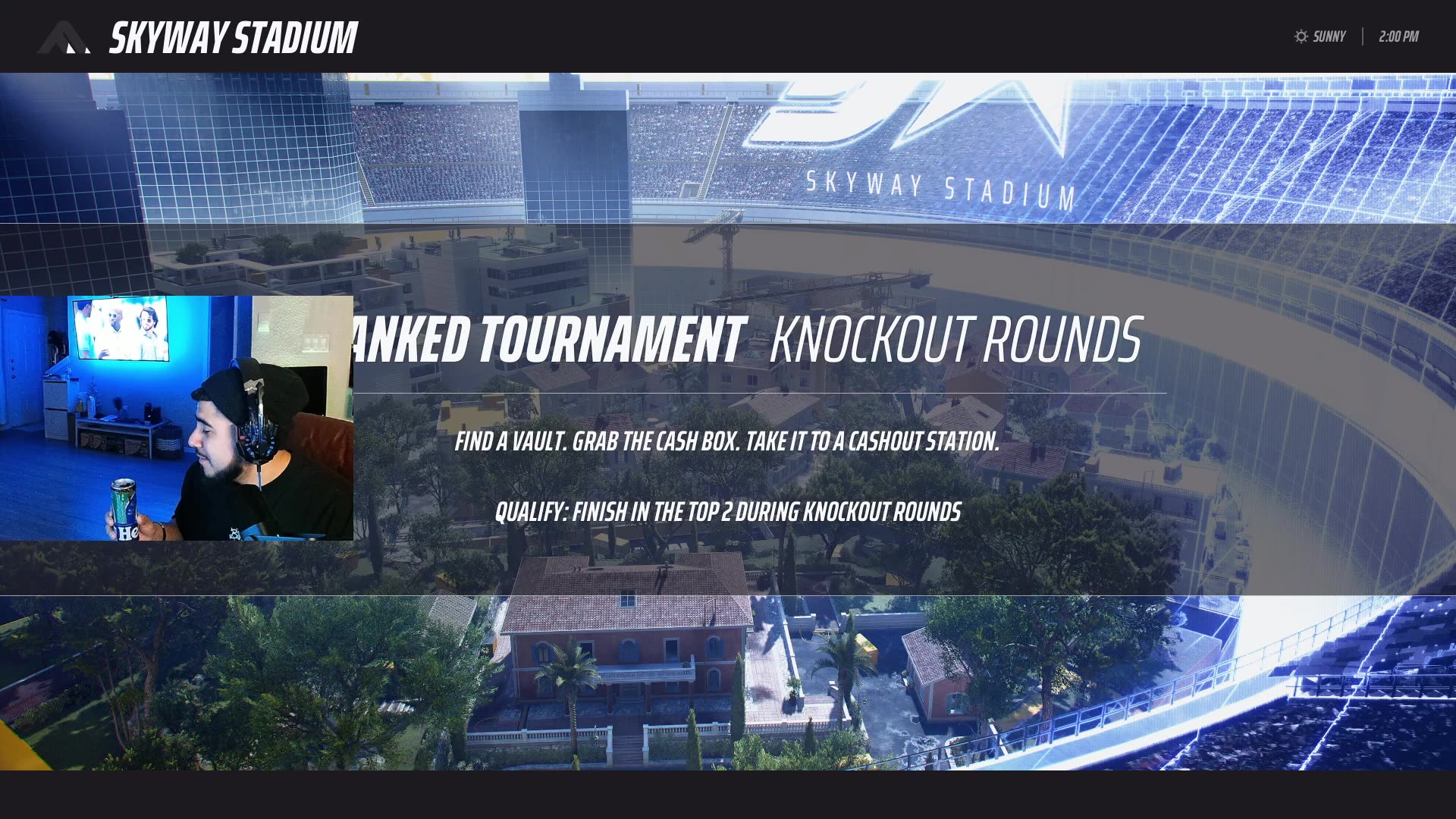Click the SKYWAY STADIUM title text
This screenshot has height=819, width=1456.
[234, 36]
